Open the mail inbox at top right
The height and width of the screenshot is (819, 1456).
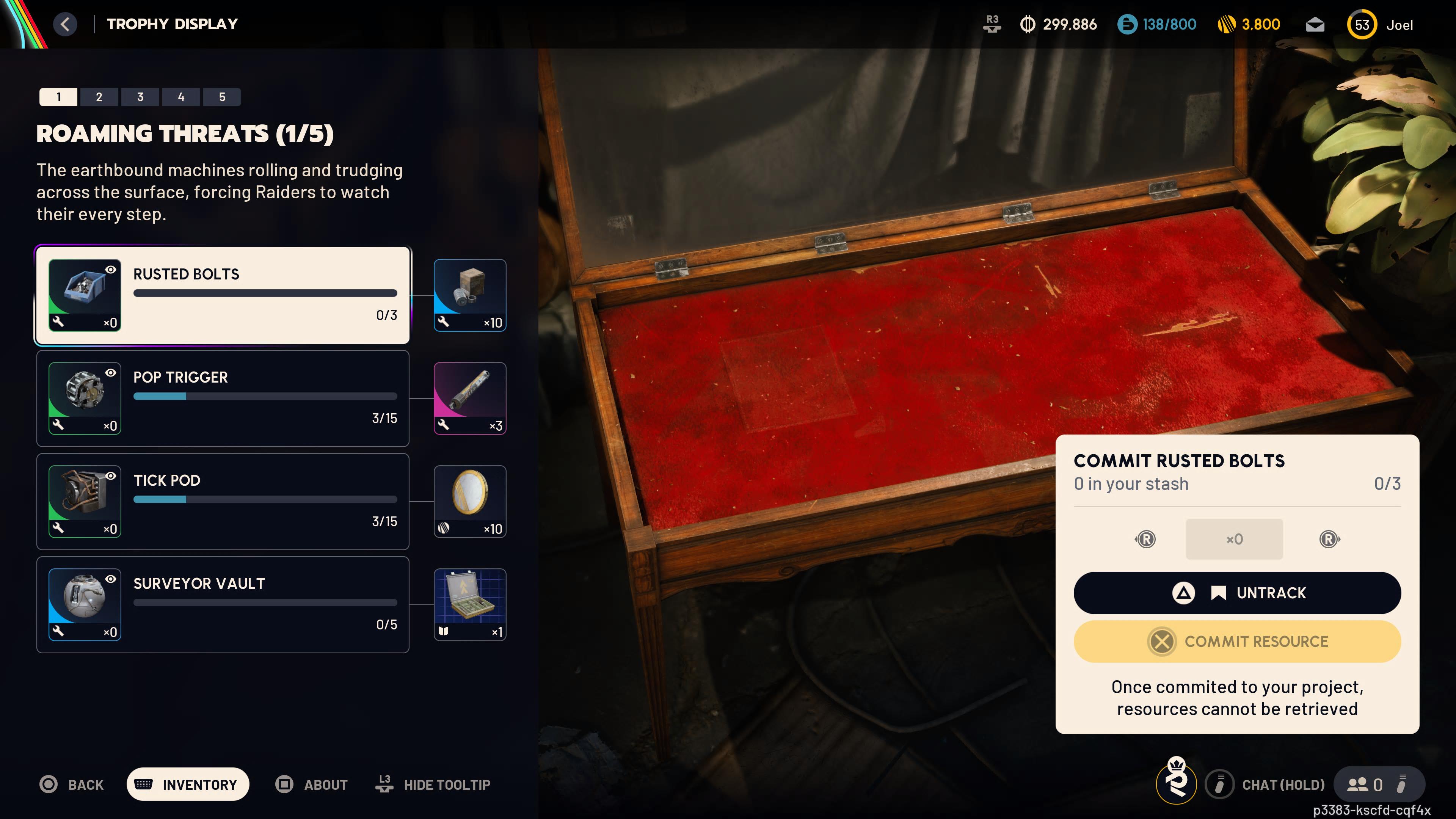tap(1315, 24)
